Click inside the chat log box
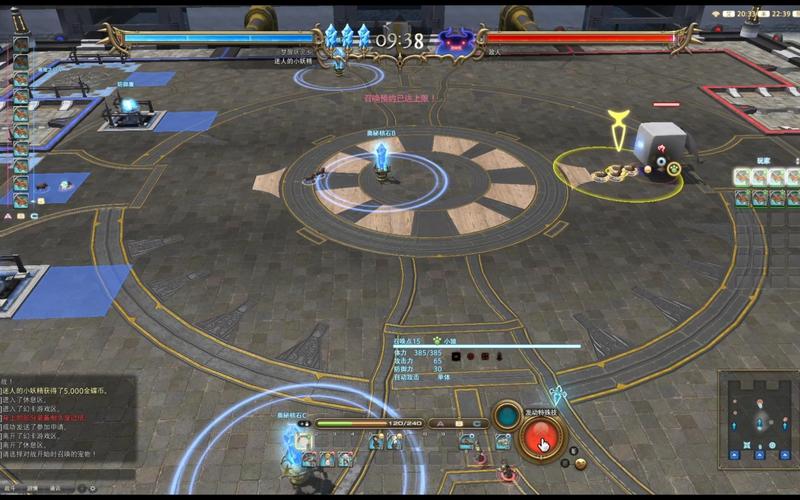Viewport: 800px width, 500px height. pyautogui.click(x=66, y=418)
